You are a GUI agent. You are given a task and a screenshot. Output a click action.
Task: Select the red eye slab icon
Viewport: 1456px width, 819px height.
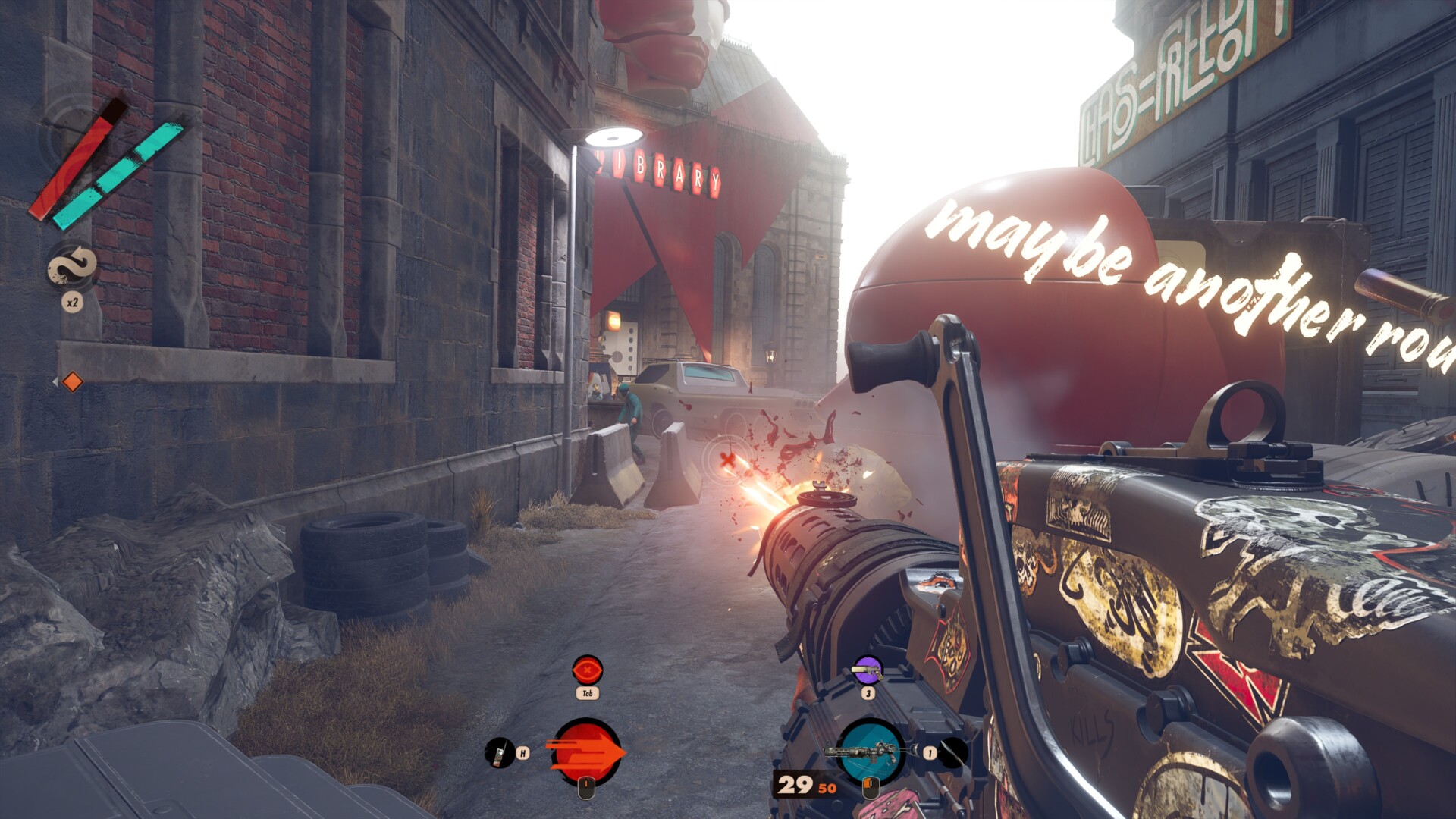pyautogui.click(x=587, y=670)
